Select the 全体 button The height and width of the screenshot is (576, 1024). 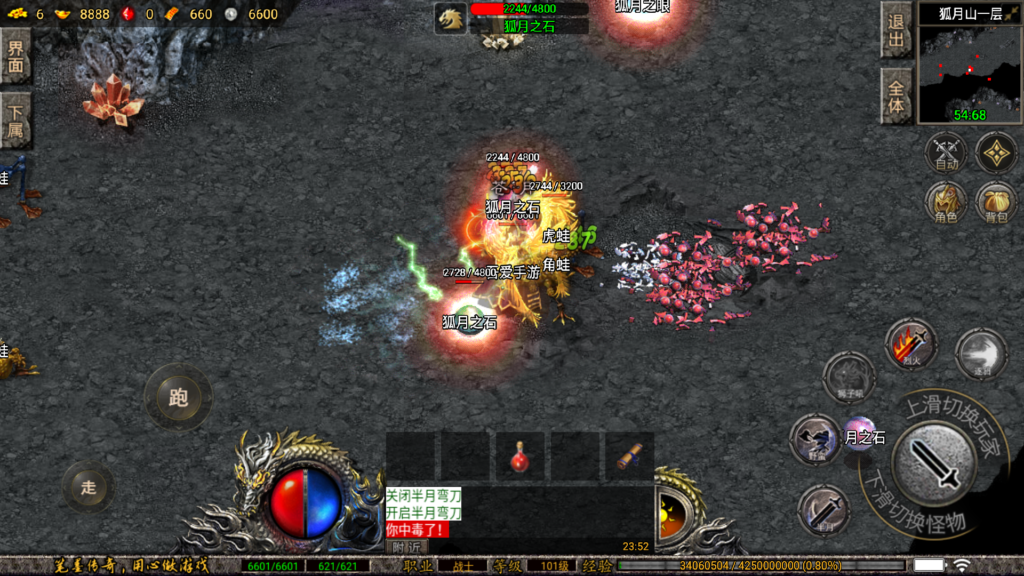[x=896, y=96]
